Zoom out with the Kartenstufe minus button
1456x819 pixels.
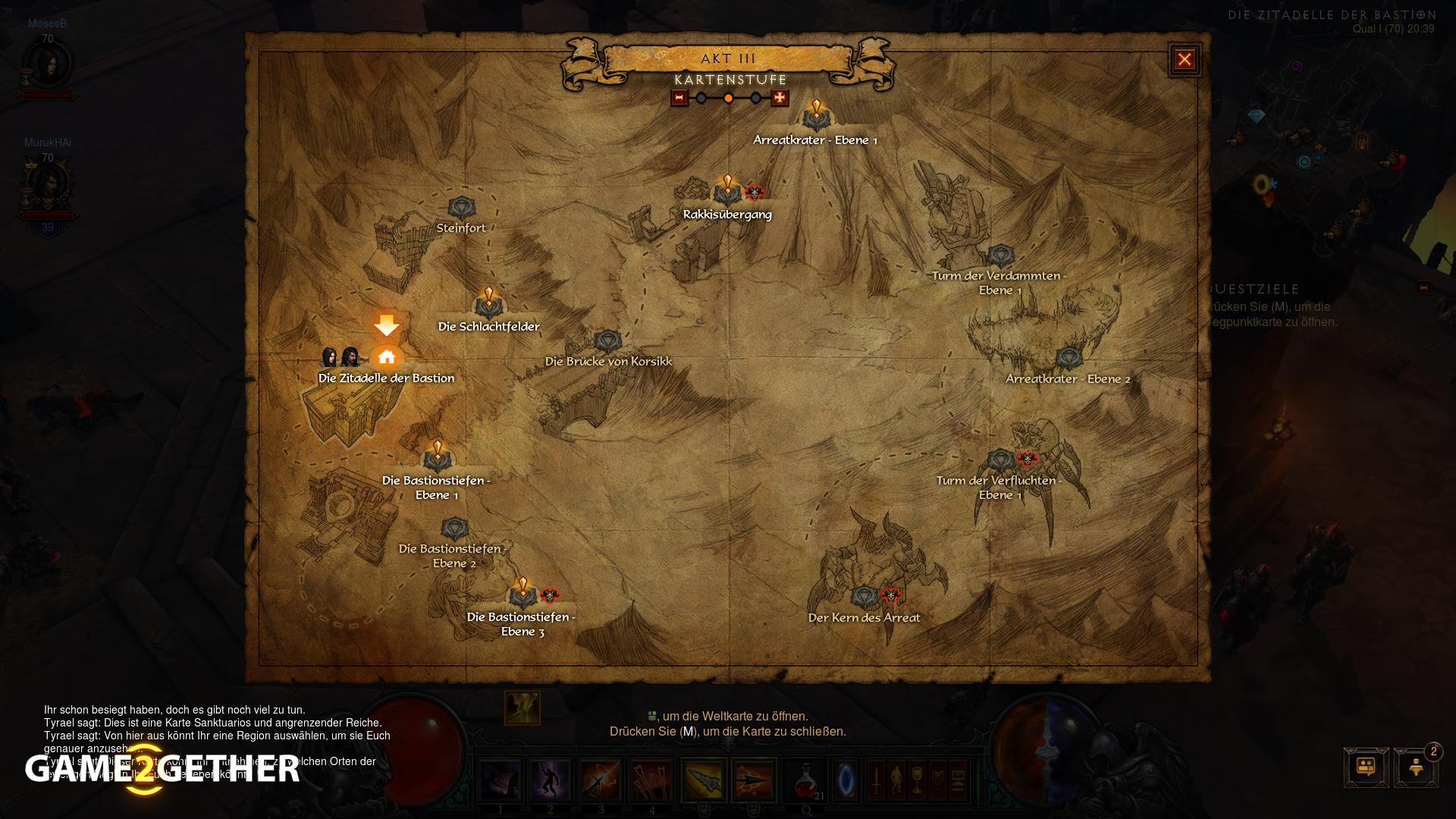tap(679, 98)
